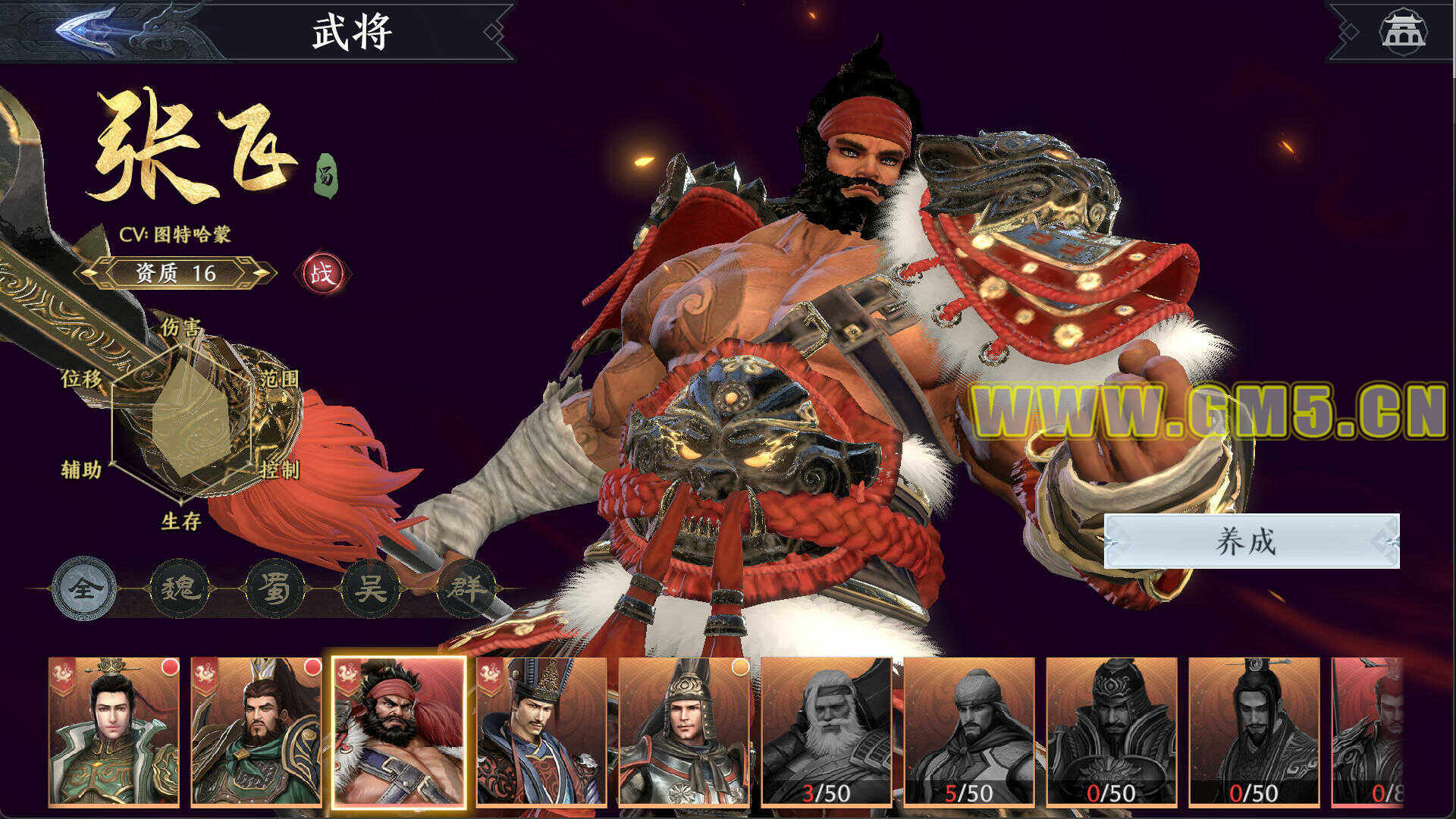
Task: Choose the green-armored bearded general portrait
Action: (257, 731)
